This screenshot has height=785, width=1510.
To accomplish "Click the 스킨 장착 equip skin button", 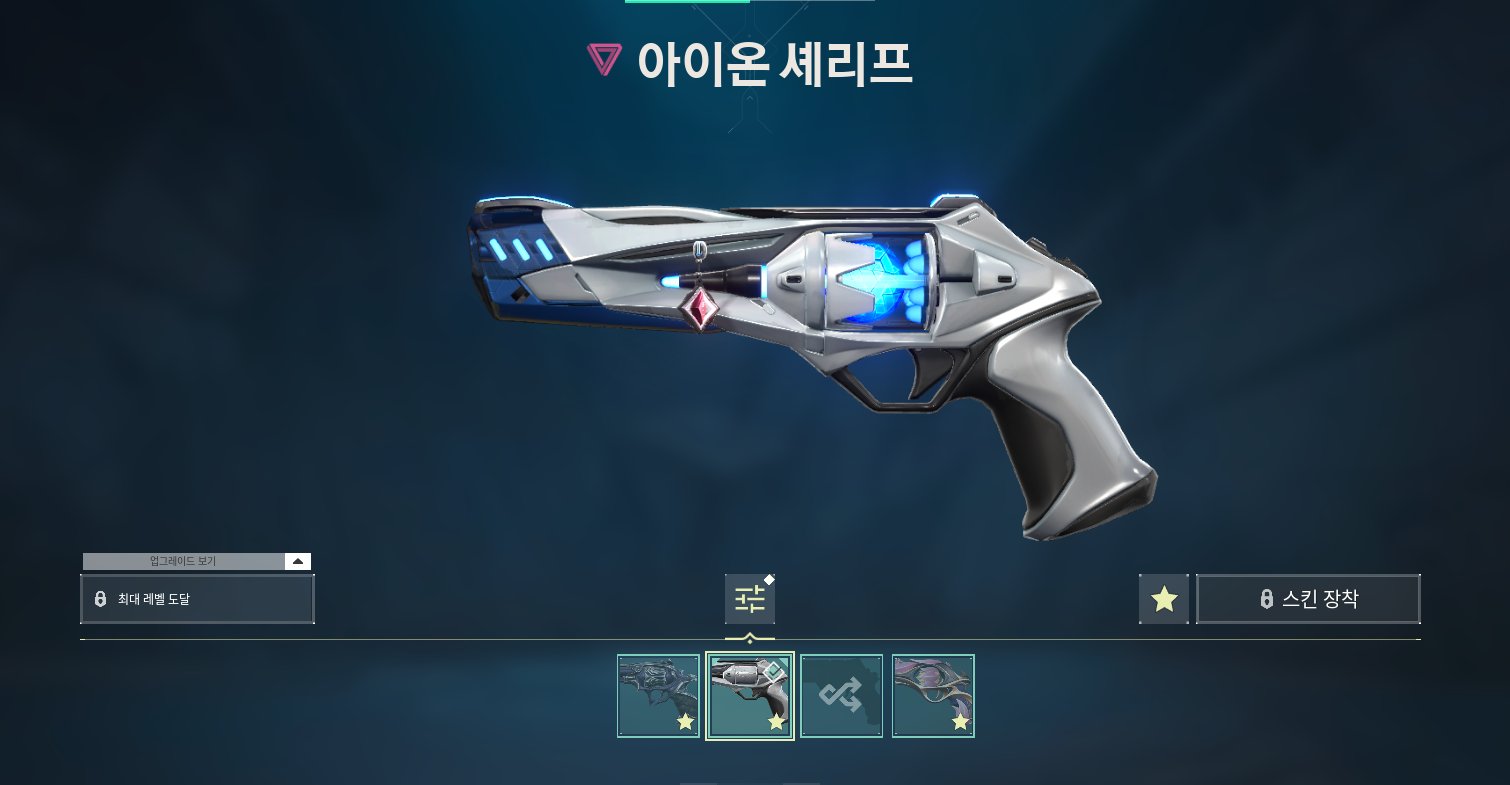I will pyautogui.click(x=1308, y=599).
